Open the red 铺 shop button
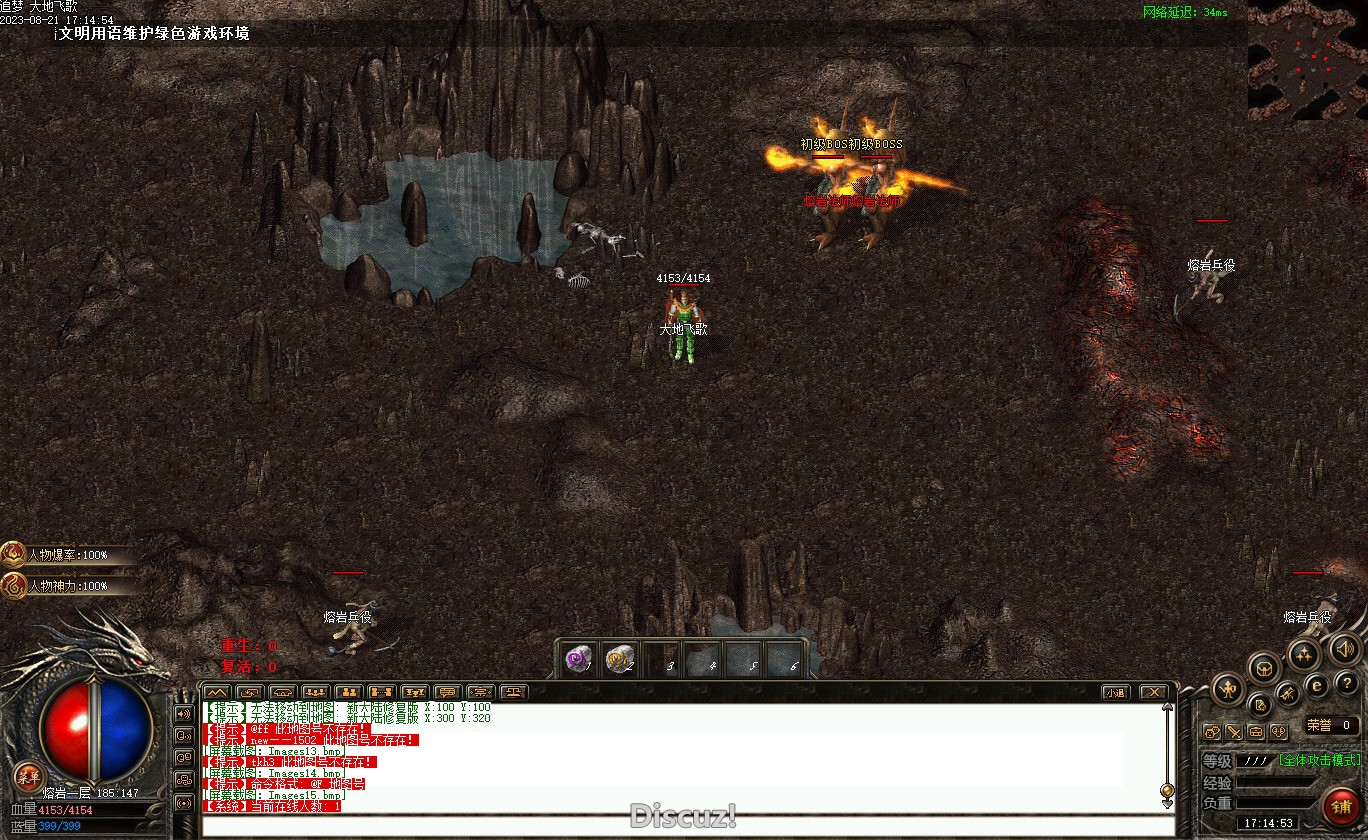 (1341, 804)
